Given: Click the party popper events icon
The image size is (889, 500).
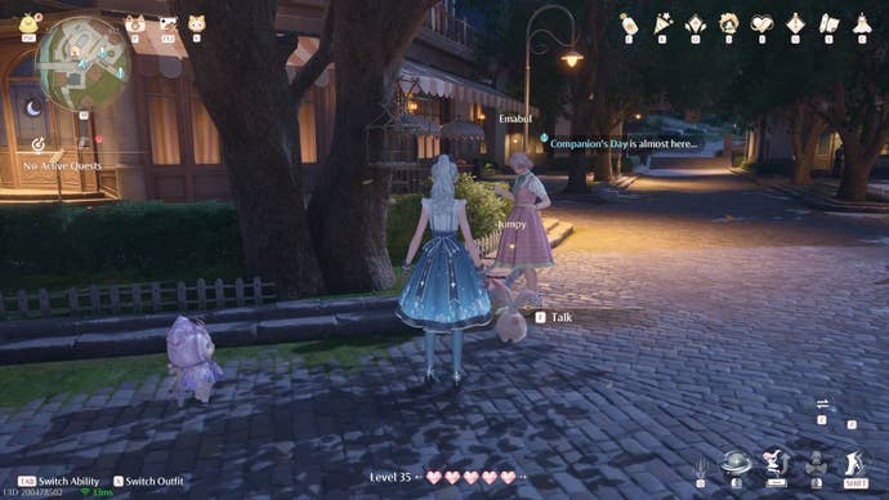Looking at the screenshot, I should pyautogui.click(x=662, y=23).
